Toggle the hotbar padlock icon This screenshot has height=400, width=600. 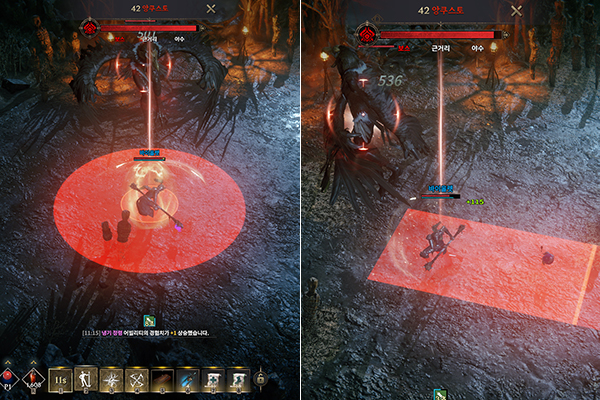(261, 379)
